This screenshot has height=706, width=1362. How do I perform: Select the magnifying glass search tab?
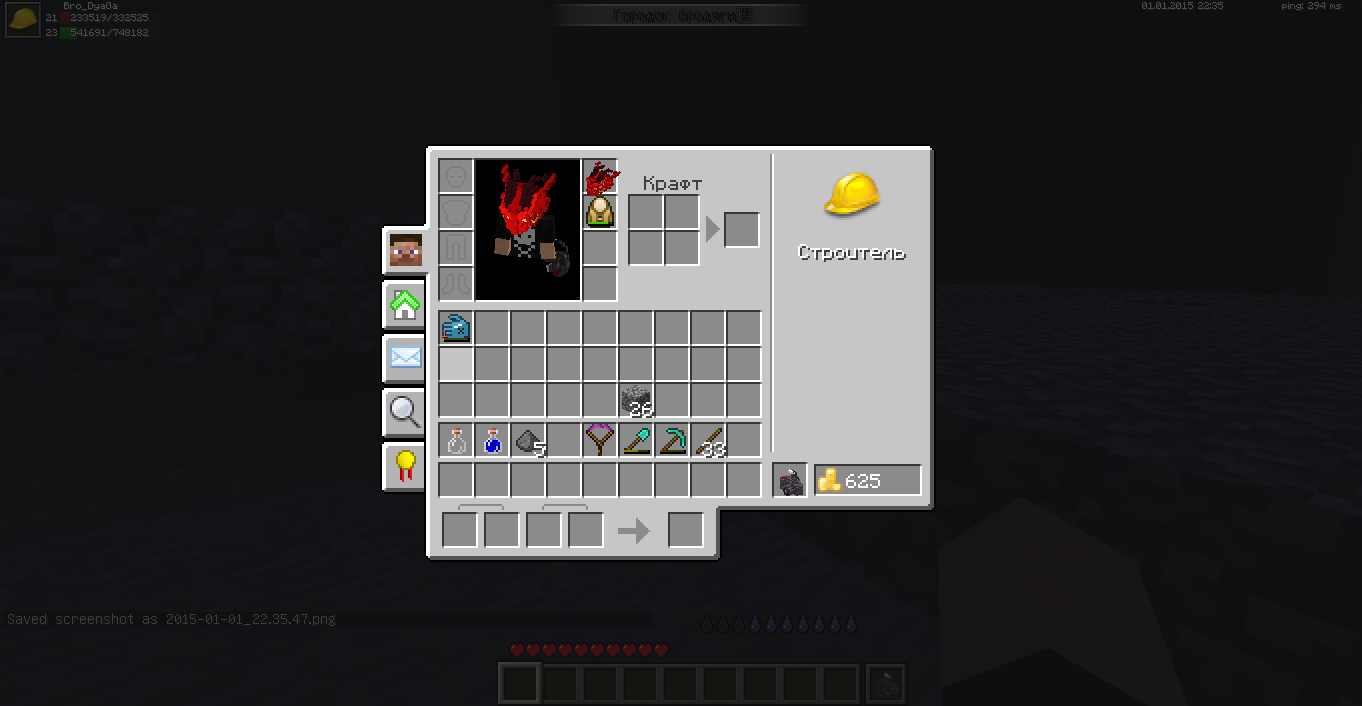405,411
